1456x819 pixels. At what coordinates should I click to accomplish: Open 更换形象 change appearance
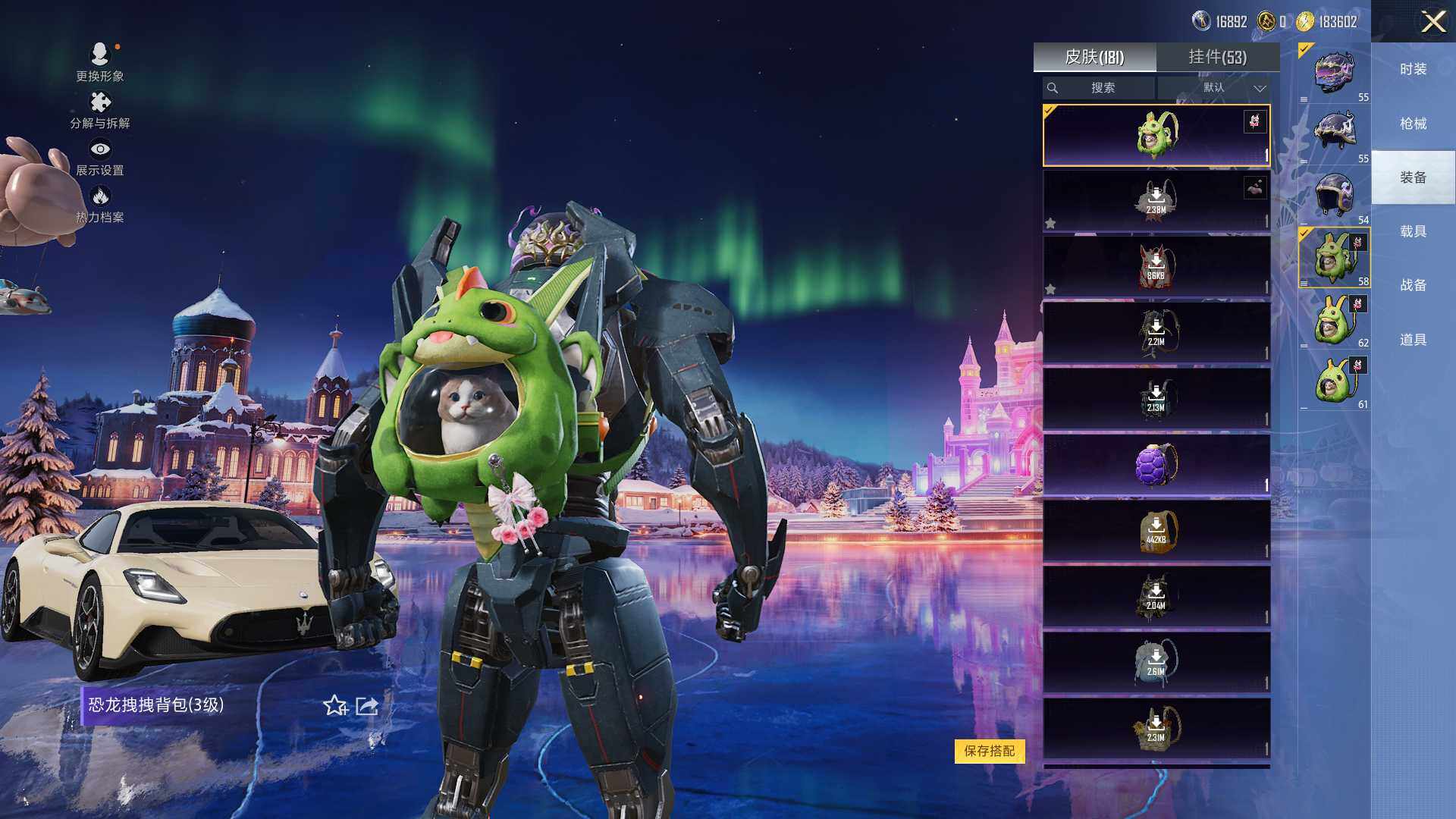[x=99, y=61]
